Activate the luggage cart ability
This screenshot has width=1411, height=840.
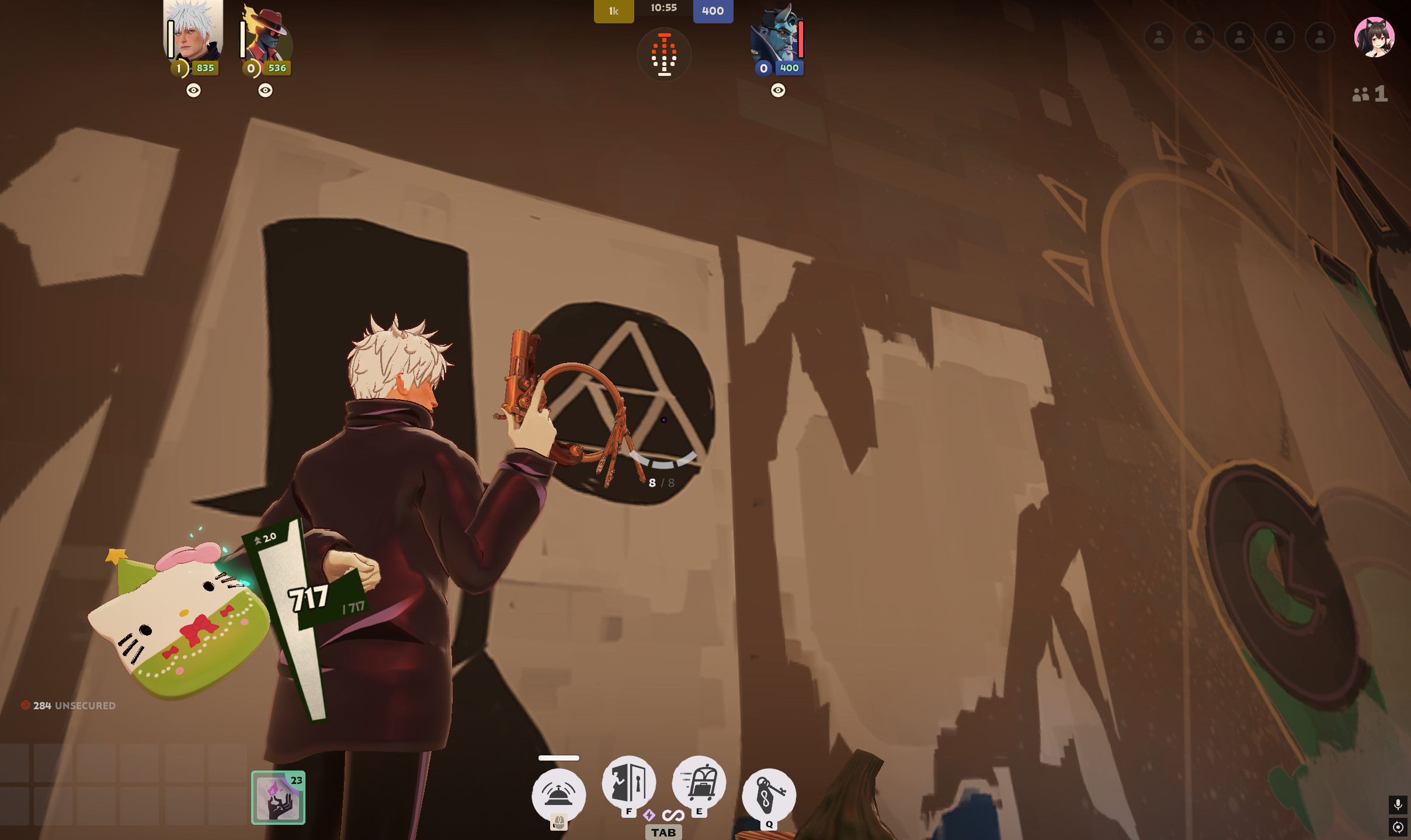(x=699, y=782)
